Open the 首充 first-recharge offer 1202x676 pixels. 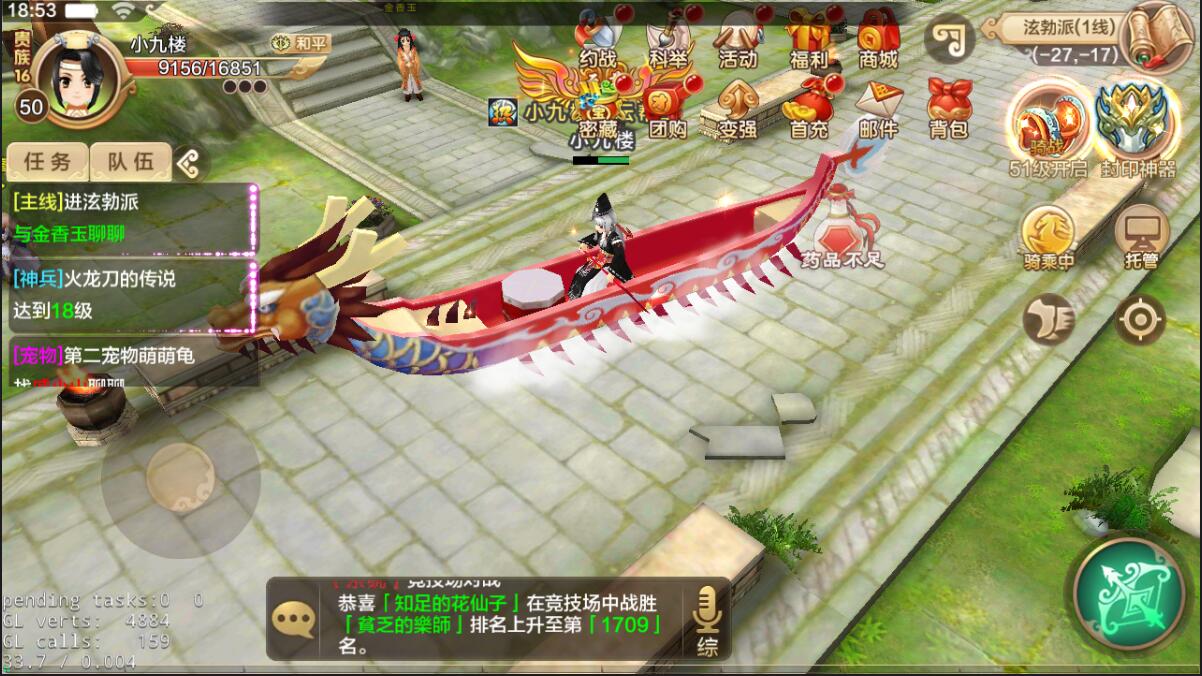click(x=809, y=108)
